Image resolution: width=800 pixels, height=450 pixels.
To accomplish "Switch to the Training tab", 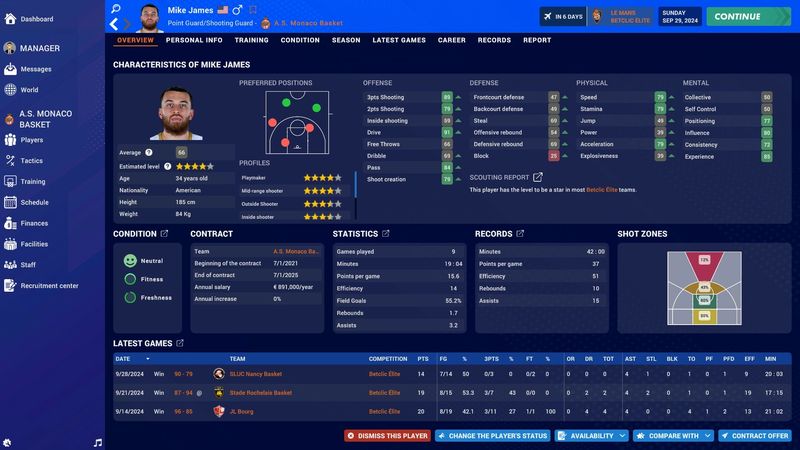I will 251,40.
